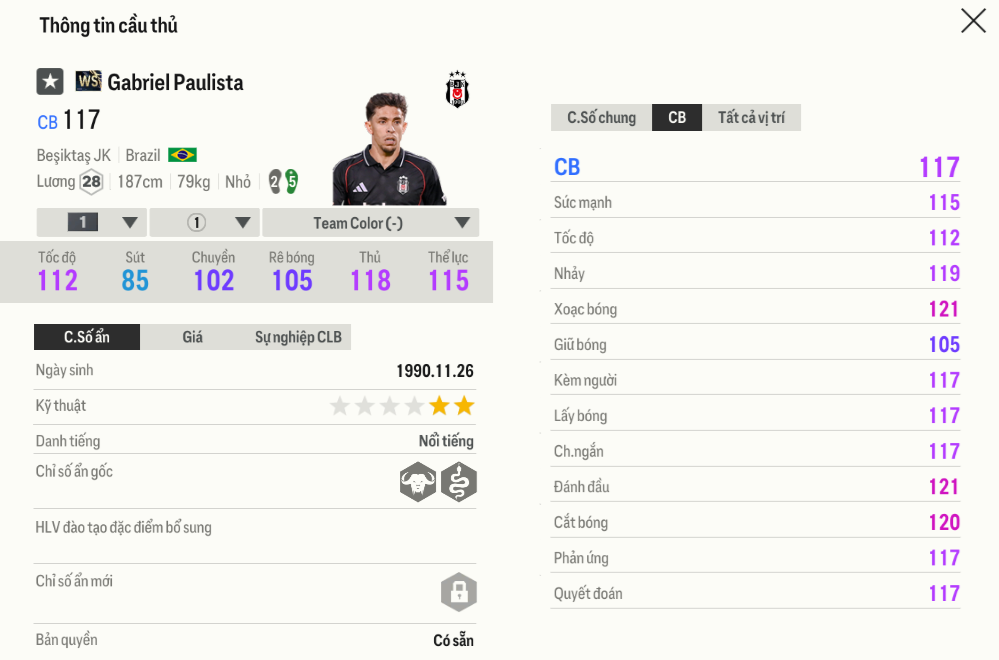The image size is (999, 660).
Task: Switch to the C.Số ẩn tab
Action: pyautogui.click(x=87, y=337)
